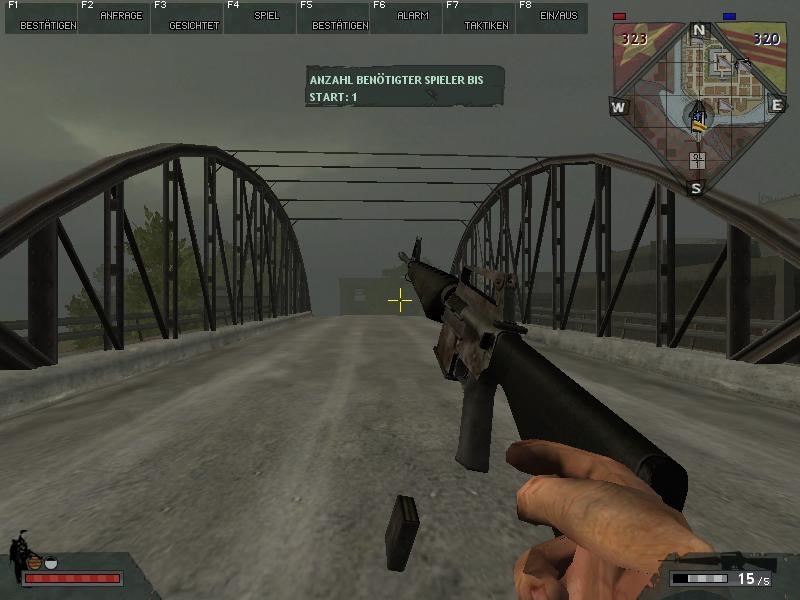Select the F5 Bestätigen radio command
800x600 pixels.
(x=332, y=17)
